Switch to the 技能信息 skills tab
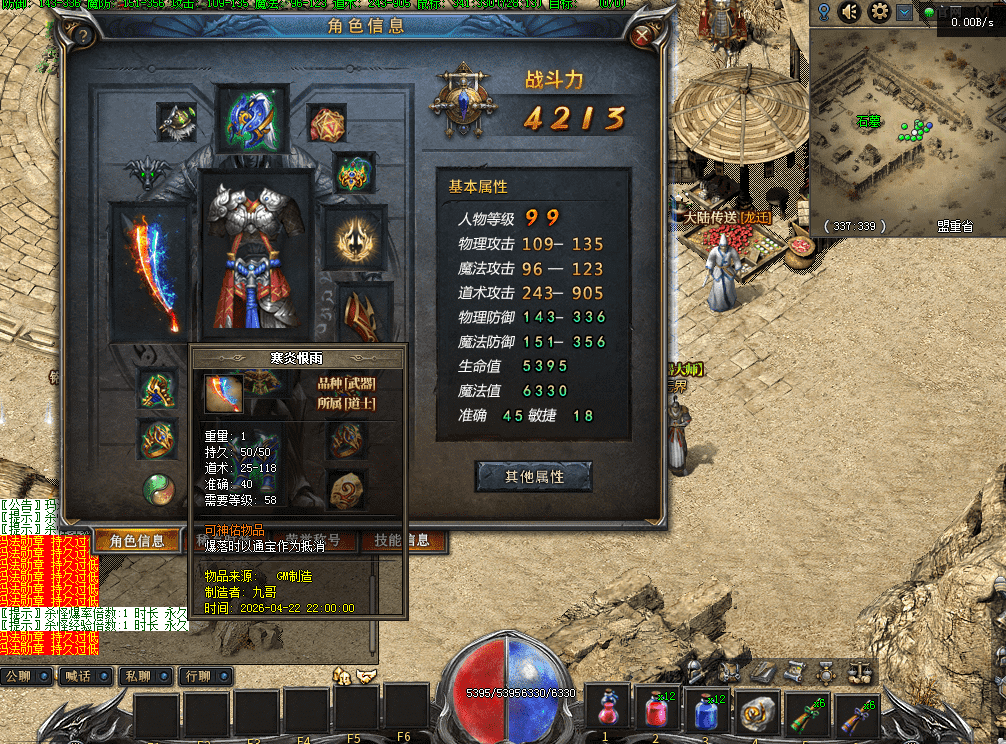The image size is (1006, 744). [401, 540]
